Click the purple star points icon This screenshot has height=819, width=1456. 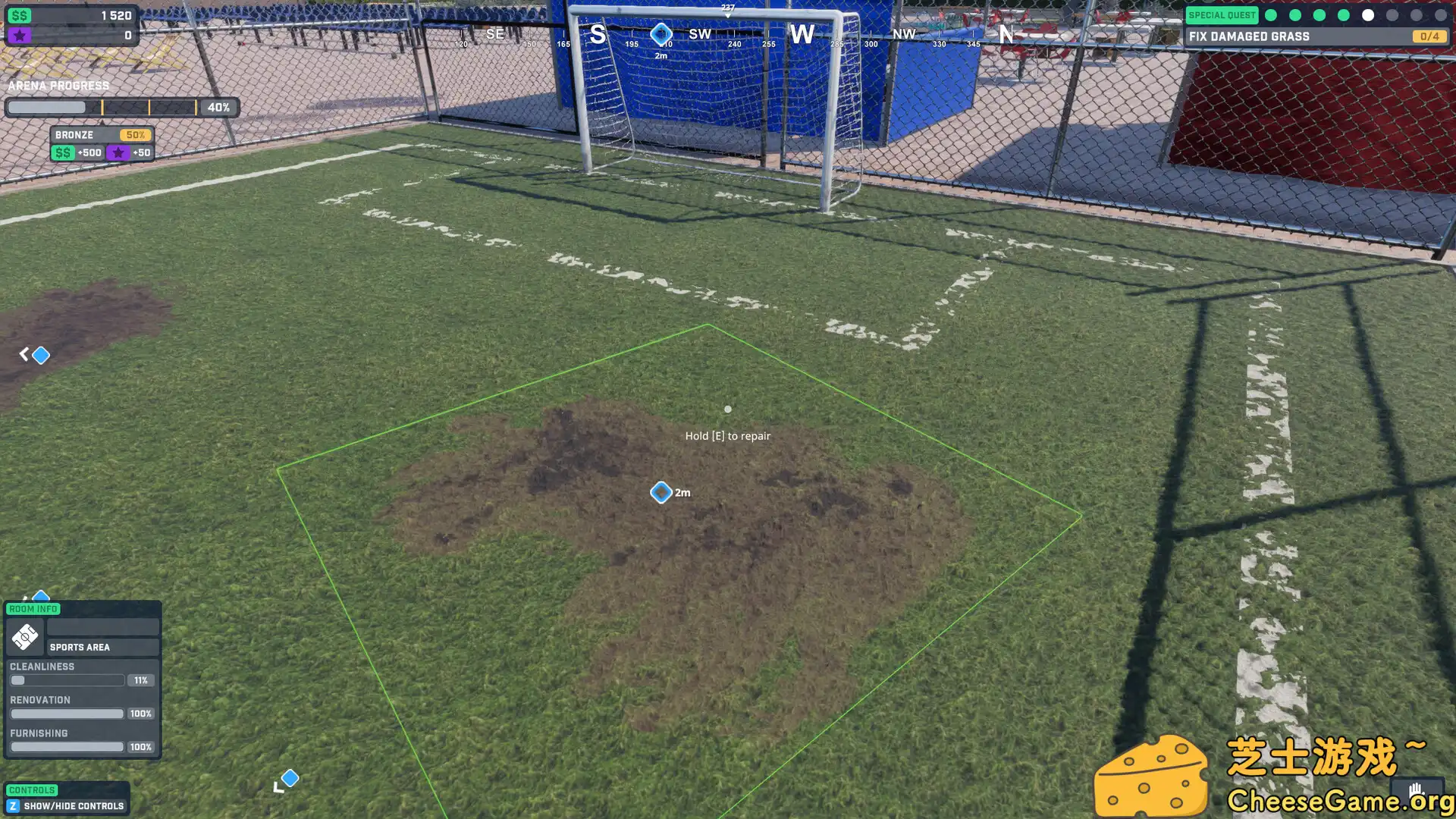pyautogui.click(x=20, y=35)
